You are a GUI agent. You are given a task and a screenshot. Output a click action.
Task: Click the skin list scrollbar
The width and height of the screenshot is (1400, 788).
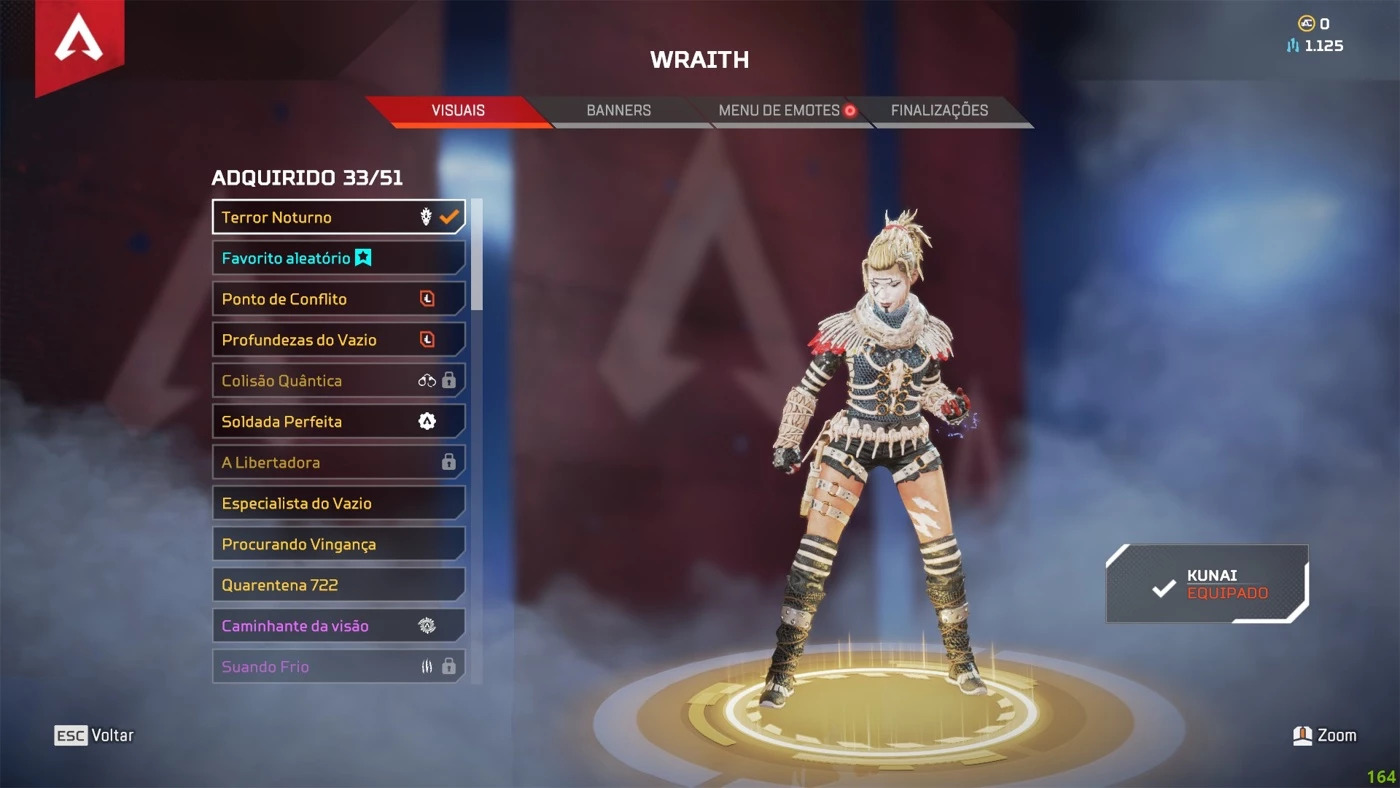(x=477, y=254)
